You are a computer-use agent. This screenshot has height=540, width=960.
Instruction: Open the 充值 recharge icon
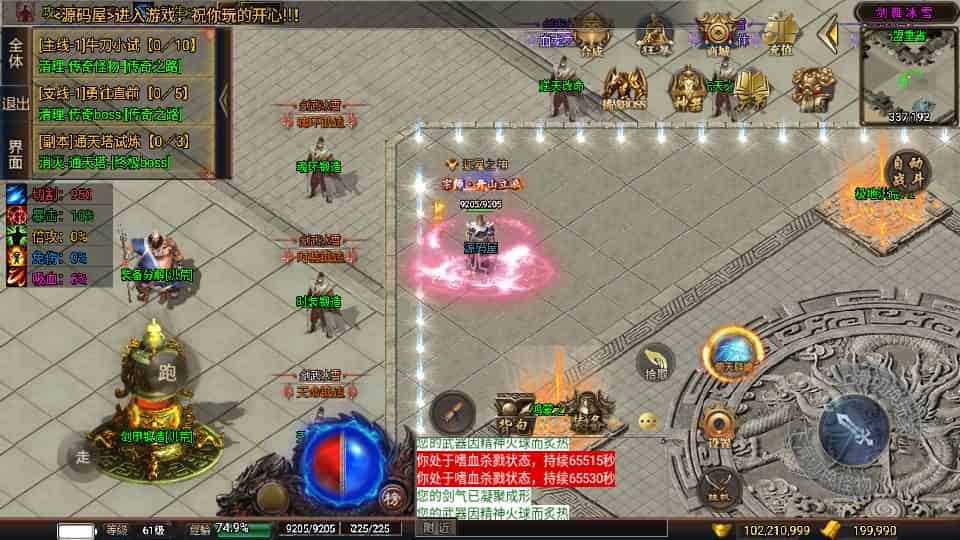tap(781, 35)
